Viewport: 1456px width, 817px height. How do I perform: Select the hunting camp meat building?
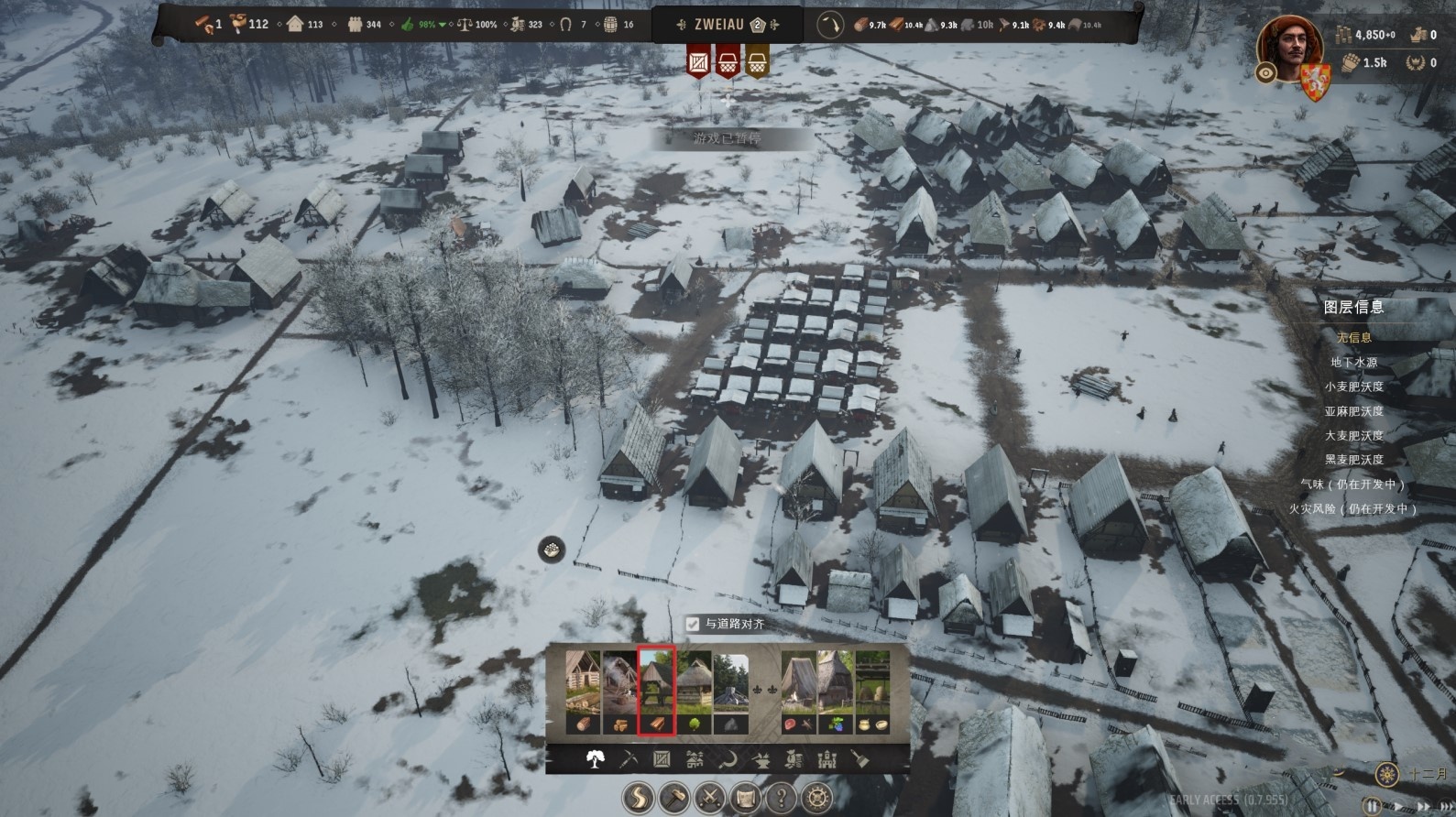click(x=798, y=692)
